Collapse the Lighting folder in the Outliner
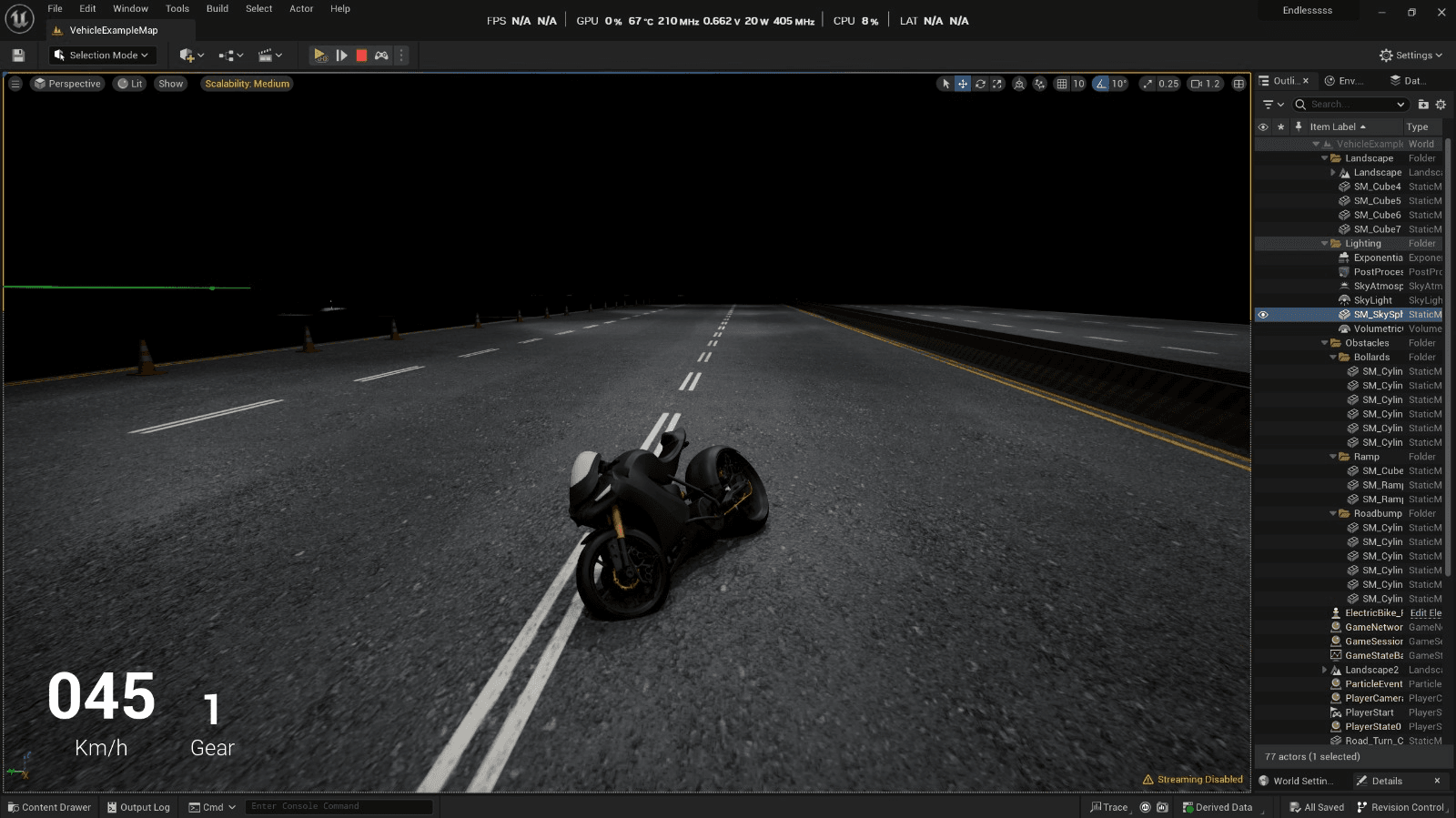This screenshot has height=818, width=1456. [x=1325, y=243]
